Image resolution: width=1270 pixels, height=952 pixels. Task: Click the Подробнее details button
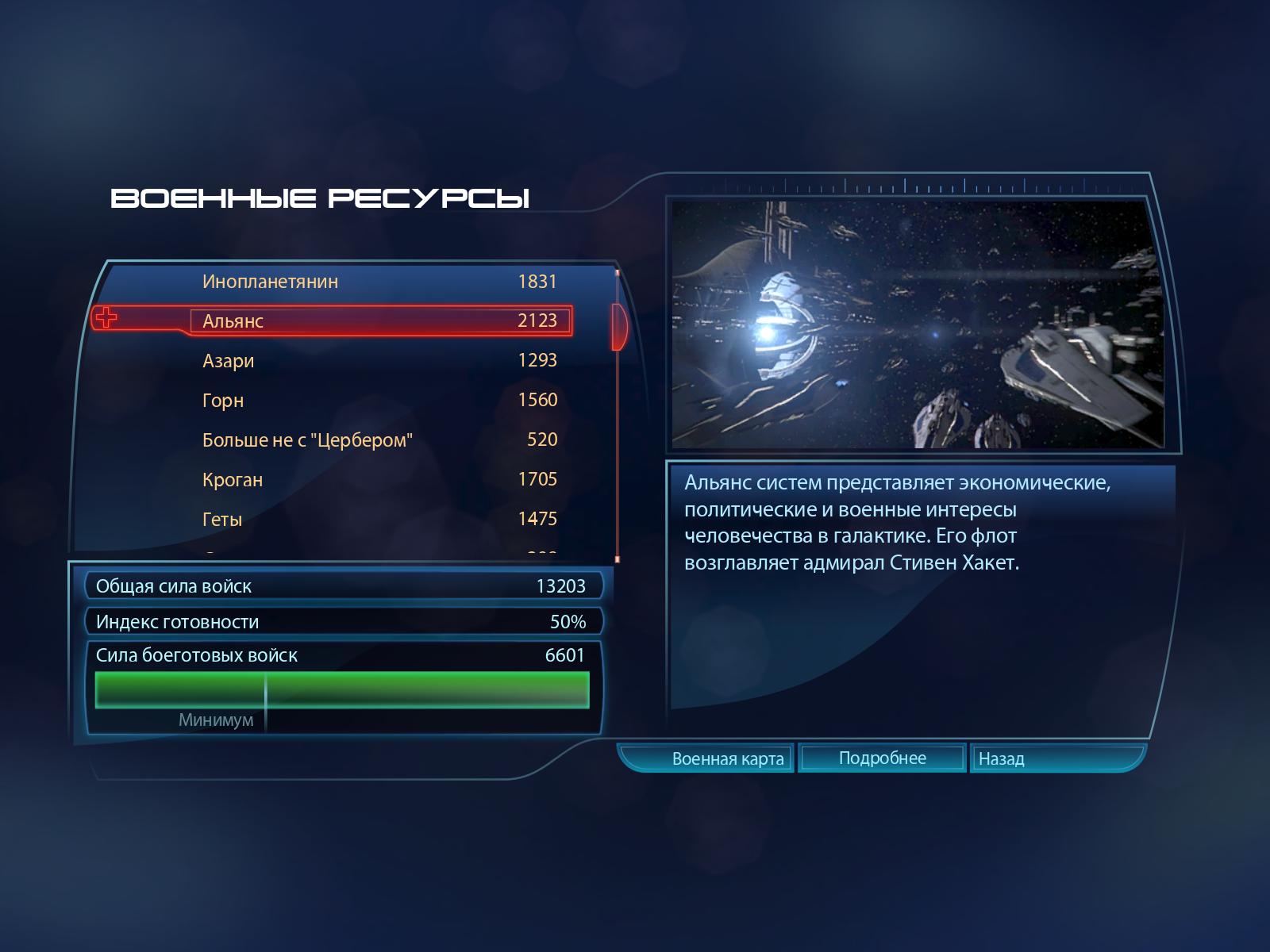point(882,758)
